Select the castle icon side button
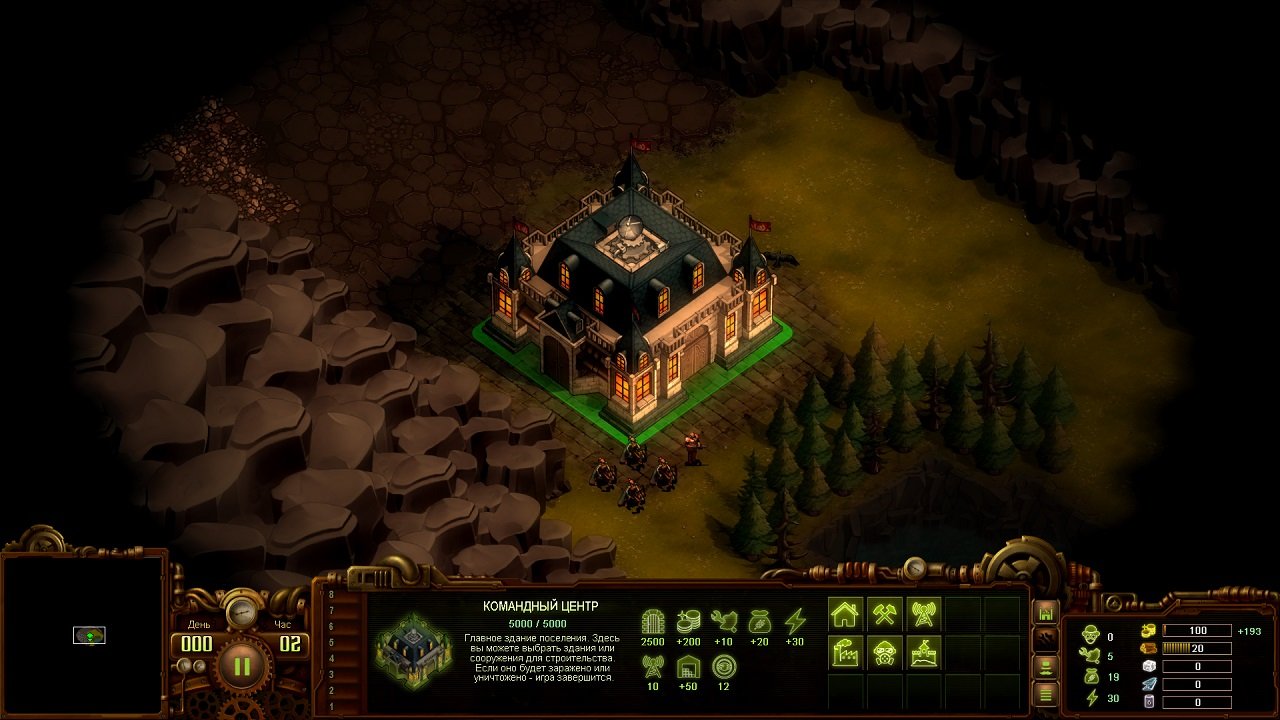The image size is (1280, 720). (1046, 612)
